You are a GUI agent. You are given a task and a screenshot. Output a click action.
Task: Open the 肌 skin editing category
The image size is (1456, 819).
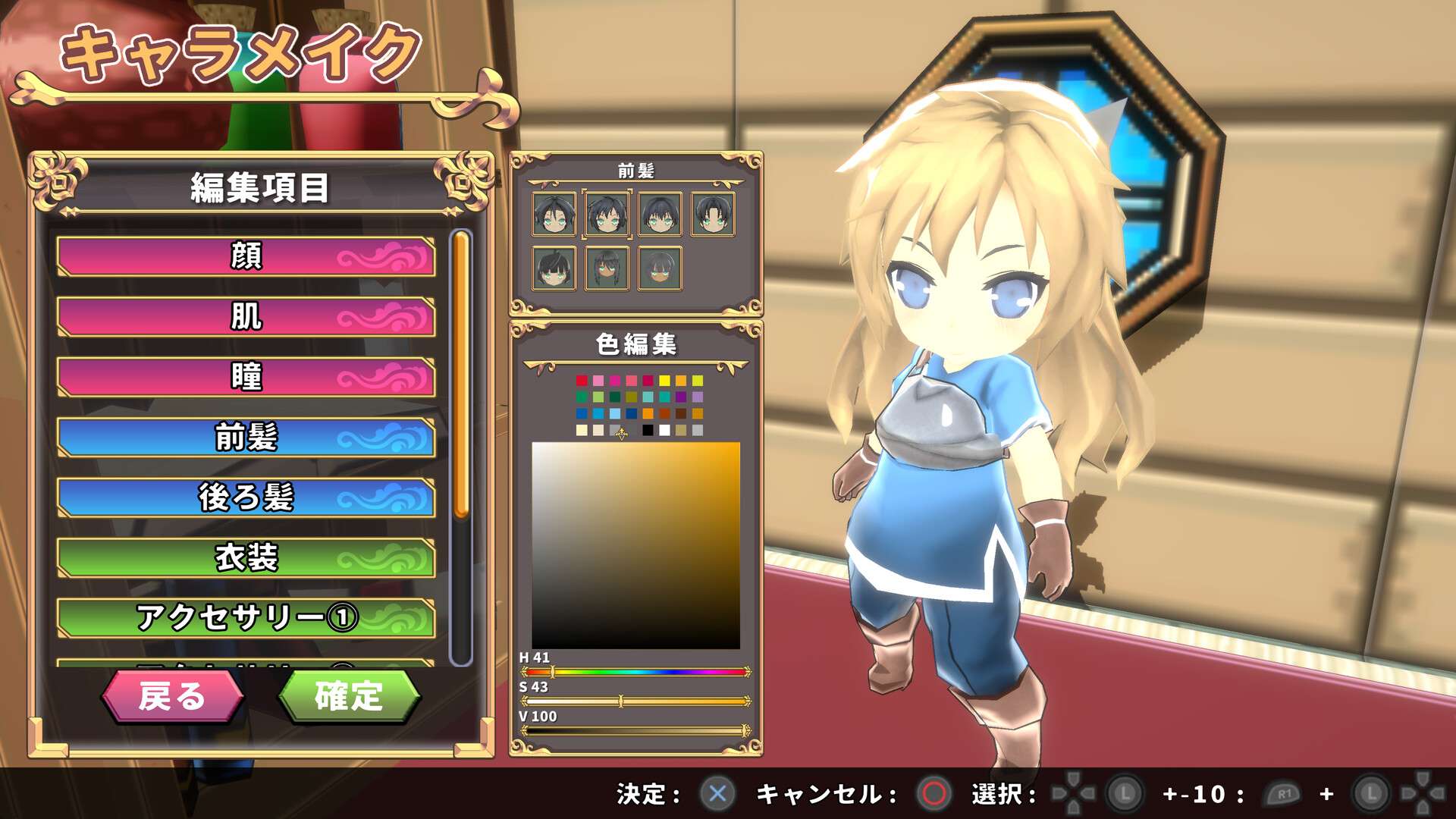coord(245,318)
